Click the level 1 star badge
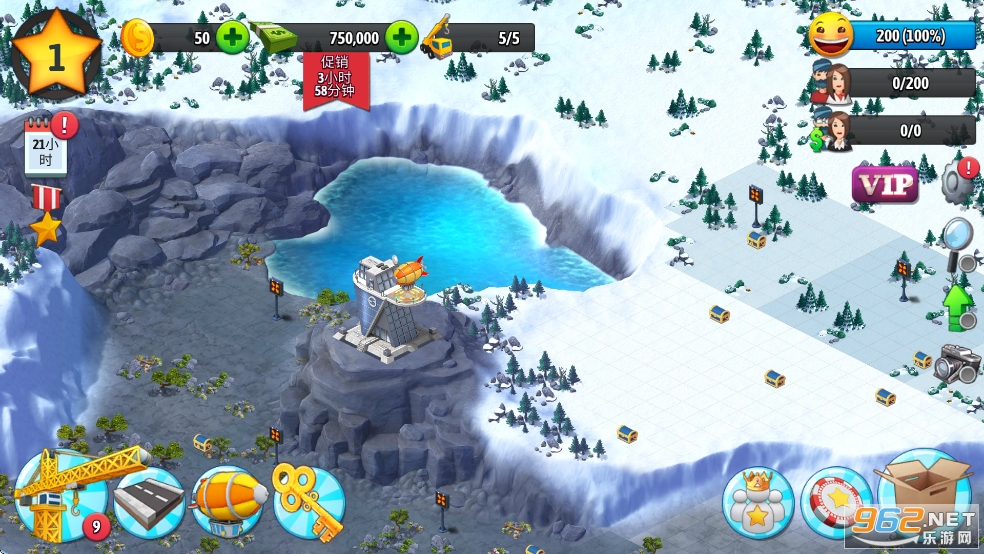 point(56,56)
